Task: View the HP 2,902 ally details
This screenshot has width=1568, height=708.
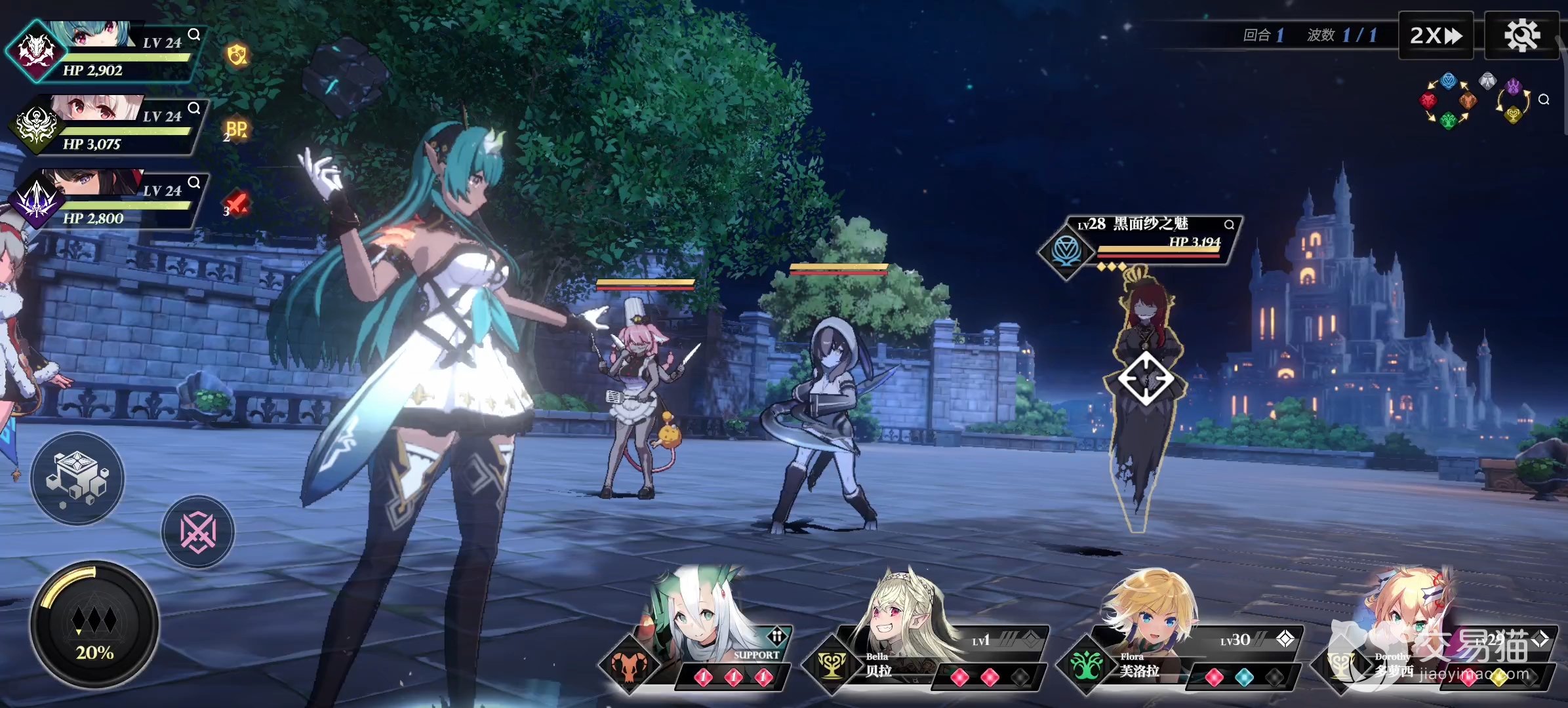Action: (194, 35)
